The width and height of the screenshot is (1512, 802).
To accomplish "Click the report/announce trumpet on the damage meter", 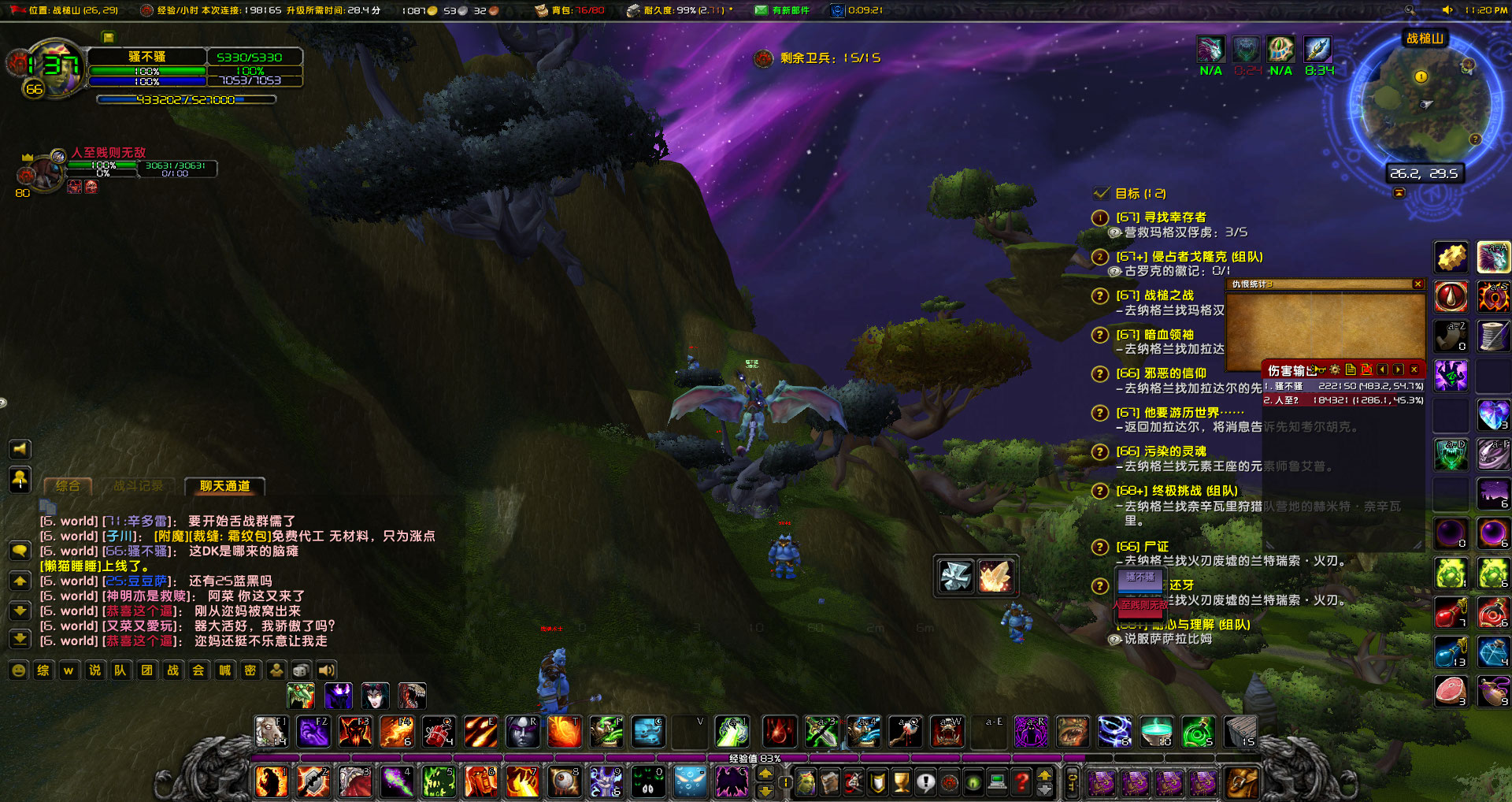I will (x=1317, y=369).
